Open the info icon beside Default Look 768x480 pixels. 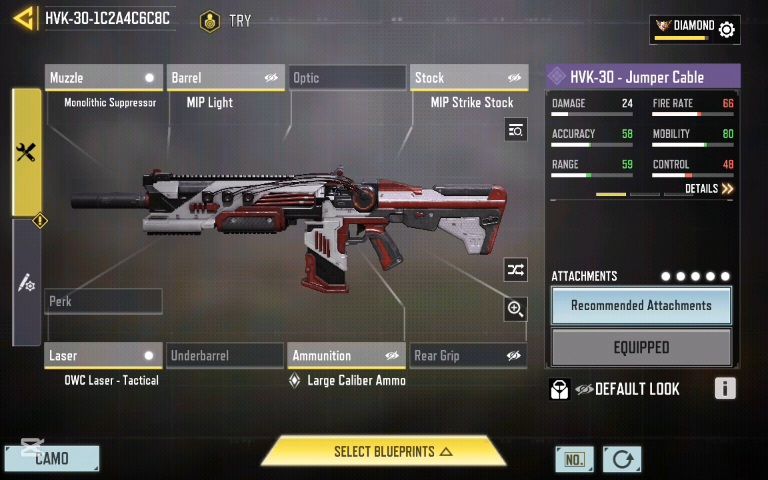pyautogui.click(x=725, y=389)
